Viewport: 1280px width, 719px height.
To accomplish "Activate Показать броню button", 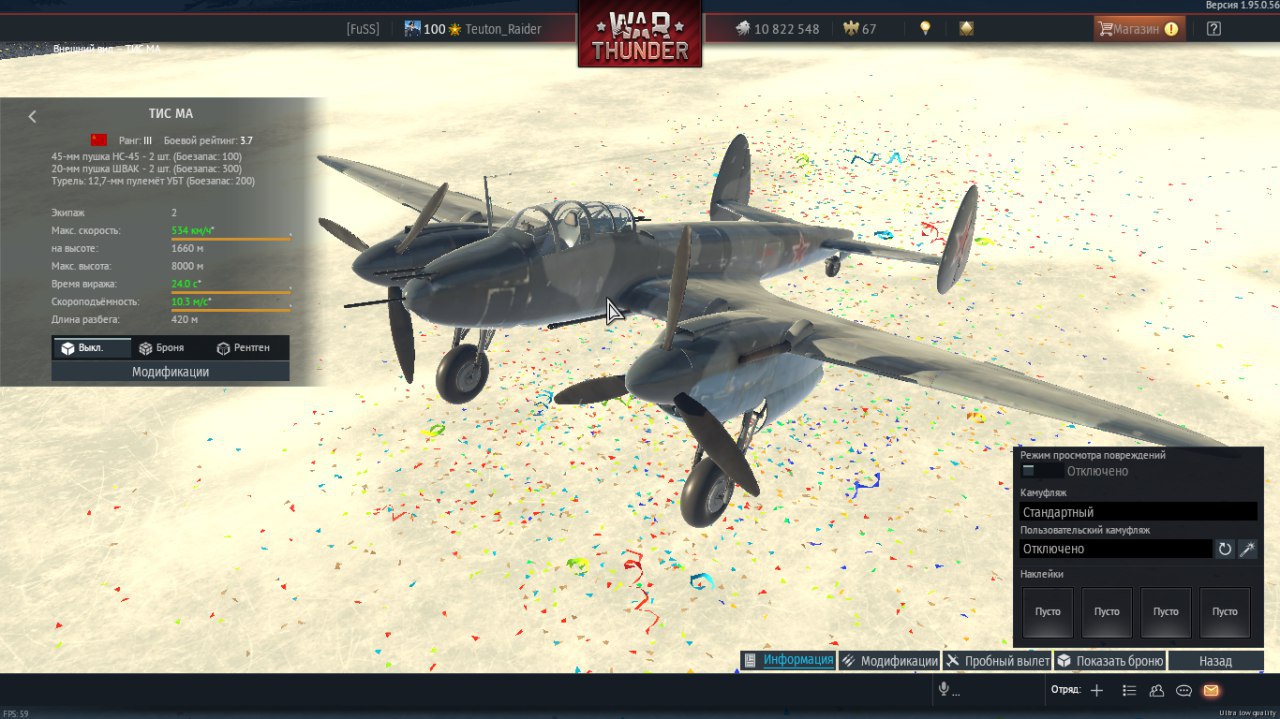I will point(1110,661).
